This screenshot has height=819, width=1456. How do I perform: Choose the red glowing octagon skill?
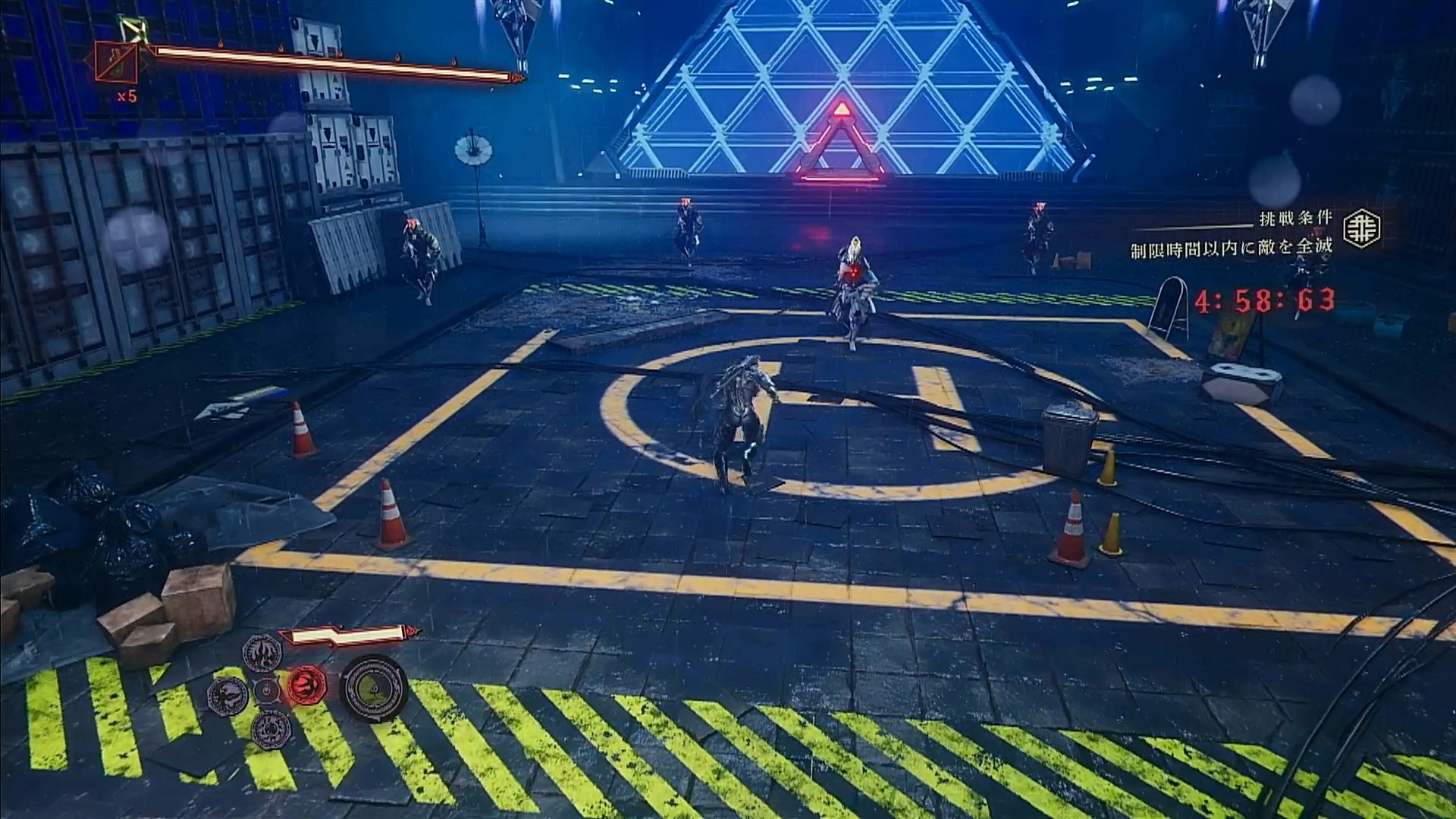[x=306, y=687]
